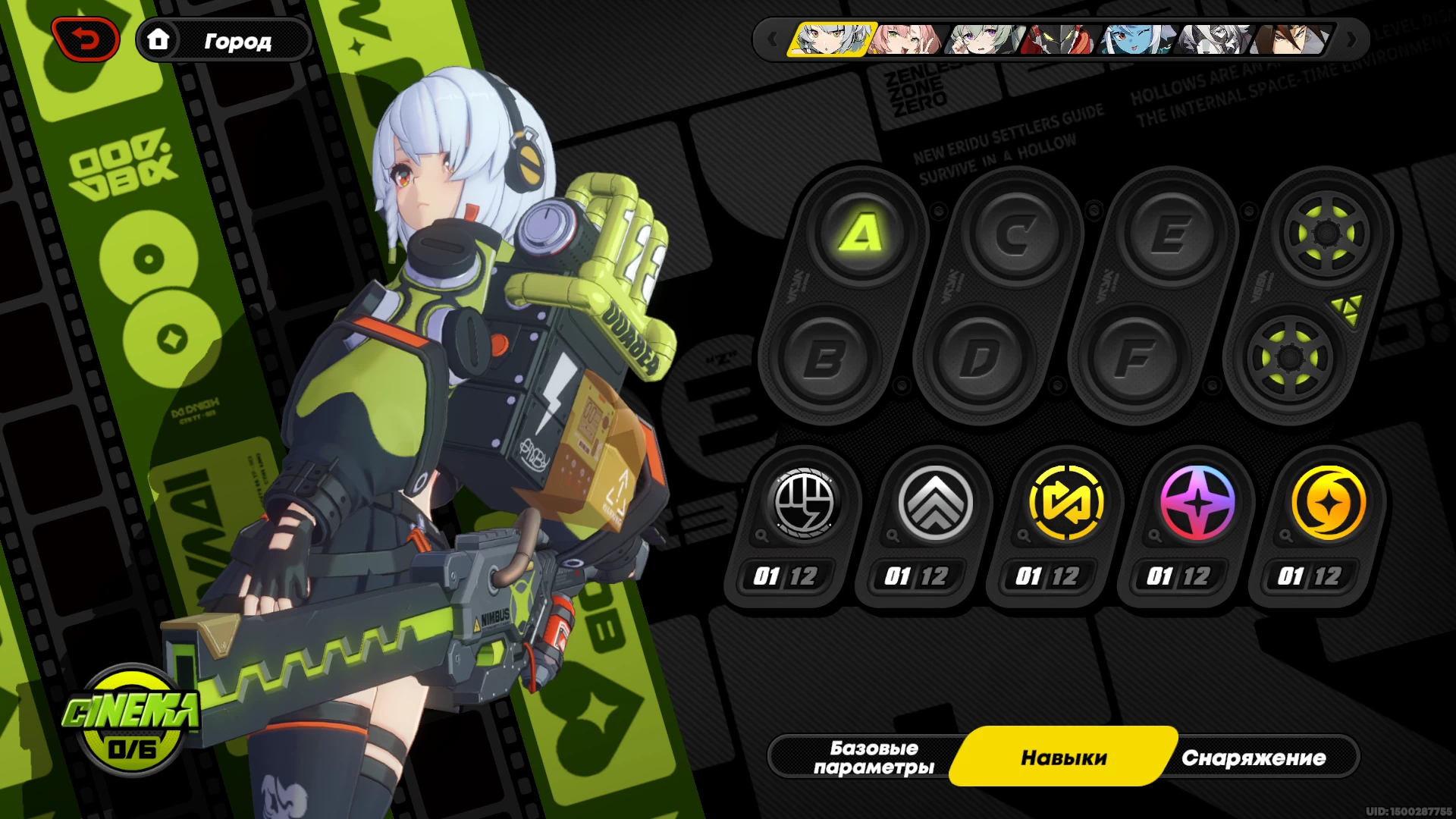Select the yellow assist swap skill

tap(1066, 503)
